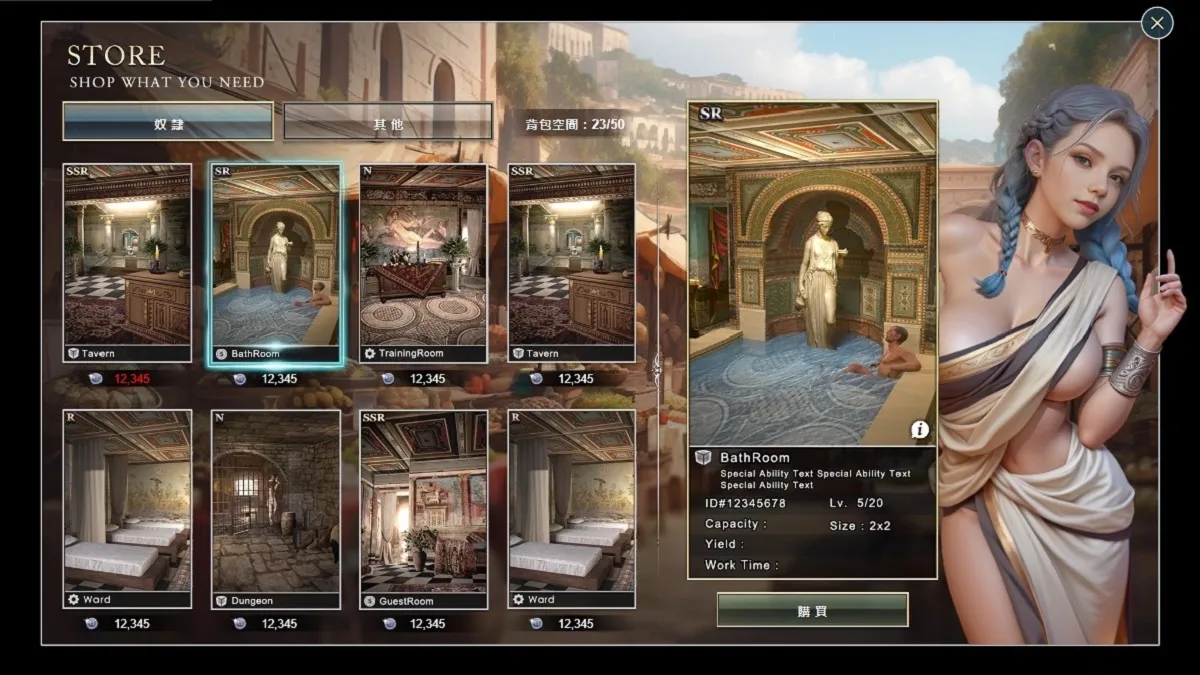1200x675 pixels.
Task: Pick the Dungeon room card
Action: click(x=275, y=509)
